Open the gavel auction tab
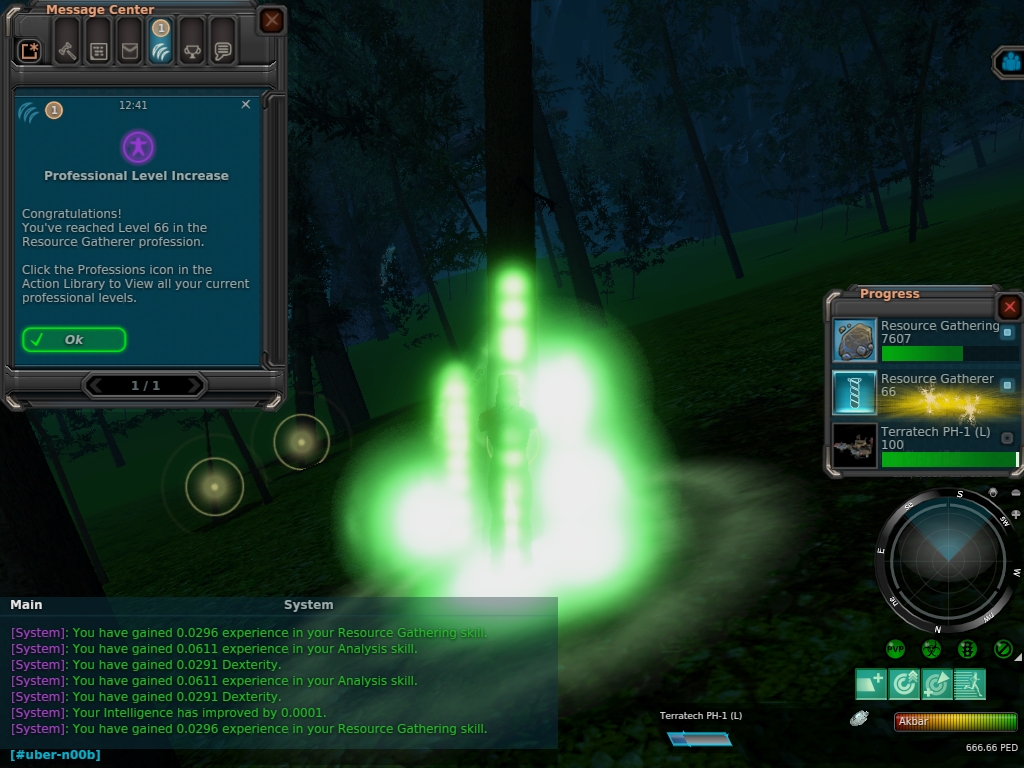The image size is (1024, 768). click(67, 51)
